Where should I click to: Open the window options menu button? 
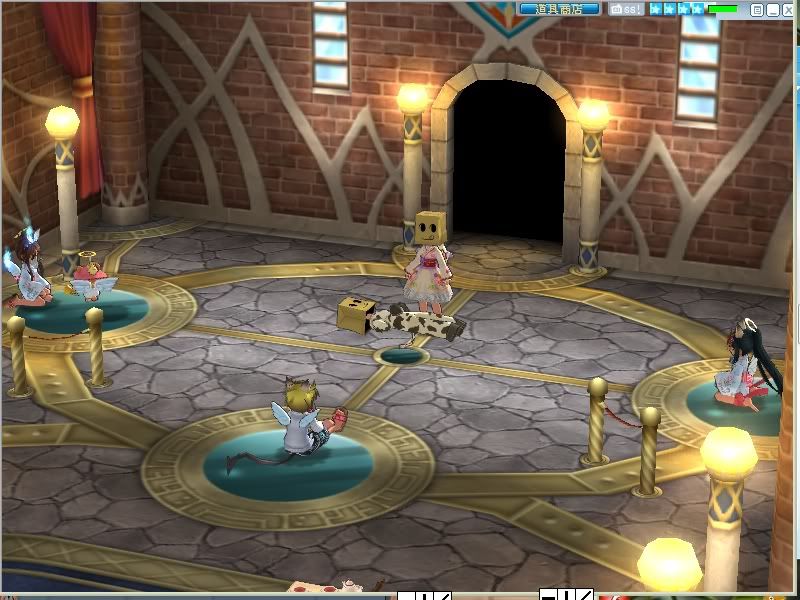(x=757, y=10)
